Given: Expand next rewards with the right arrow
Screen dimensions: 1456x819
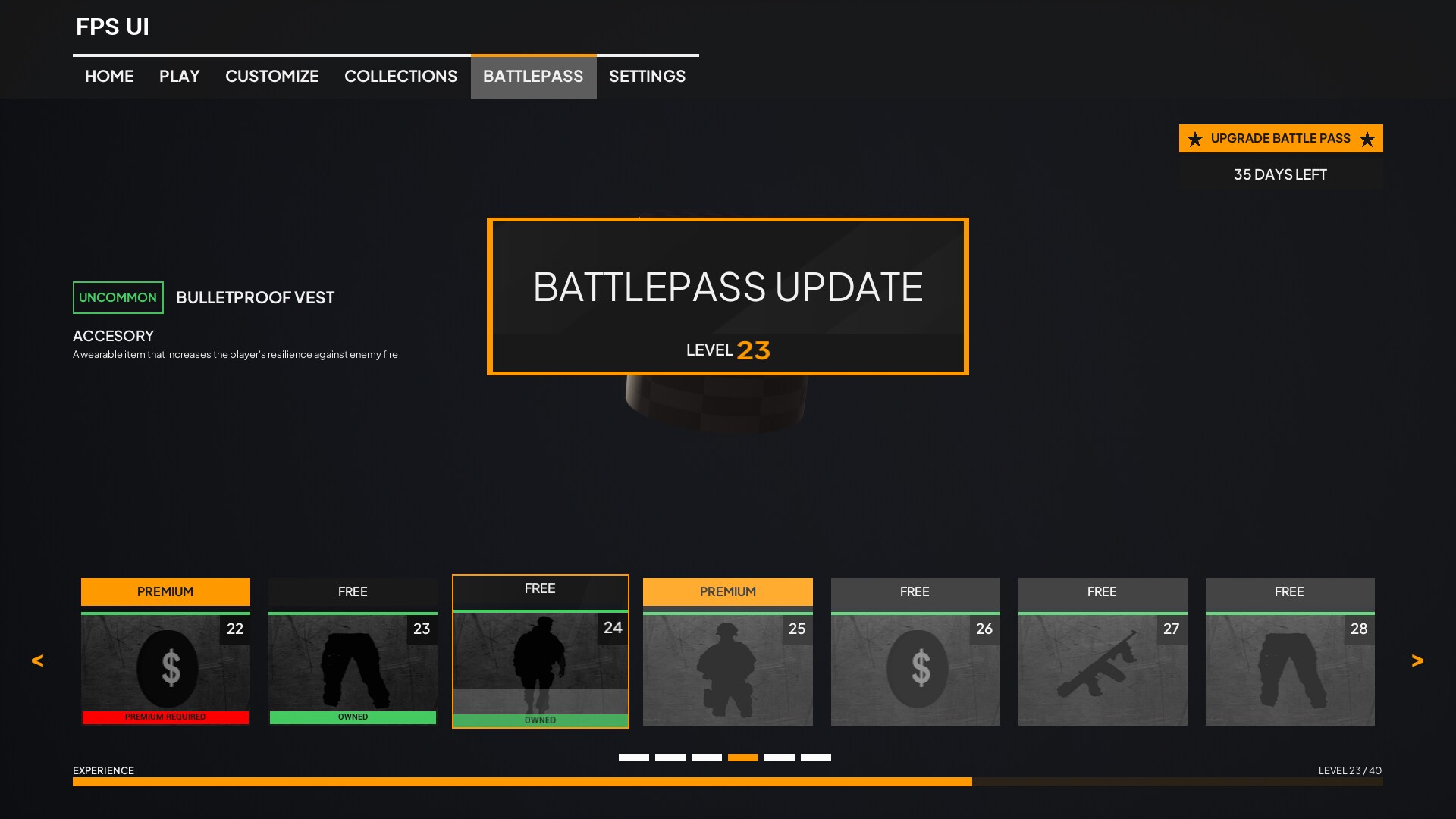Looking at the screenshot, I should (1418, 661).
